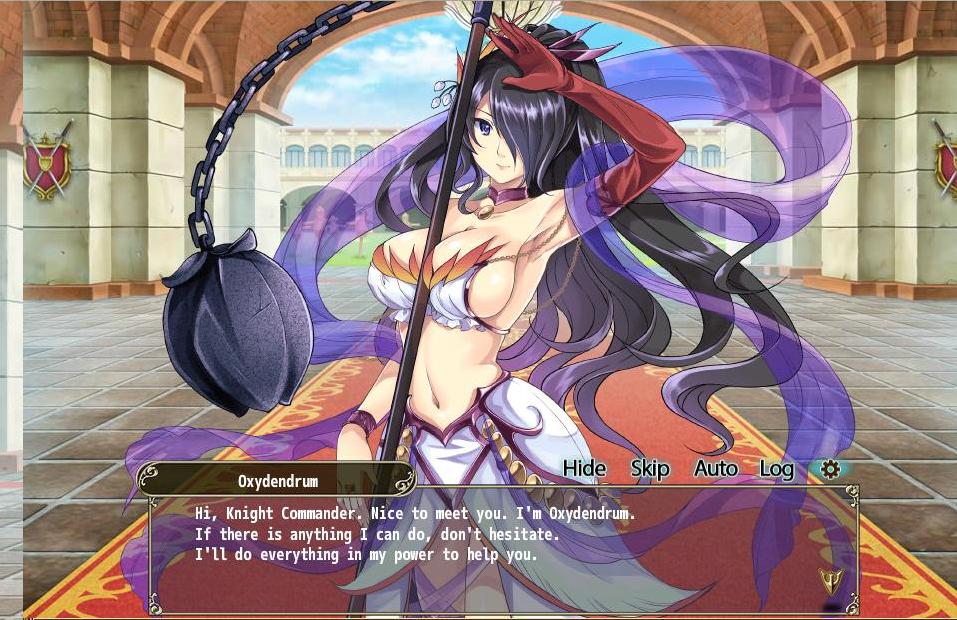Advance dialogue with the gold arrow icon
The image size is (957, 620).
[830, 579]
